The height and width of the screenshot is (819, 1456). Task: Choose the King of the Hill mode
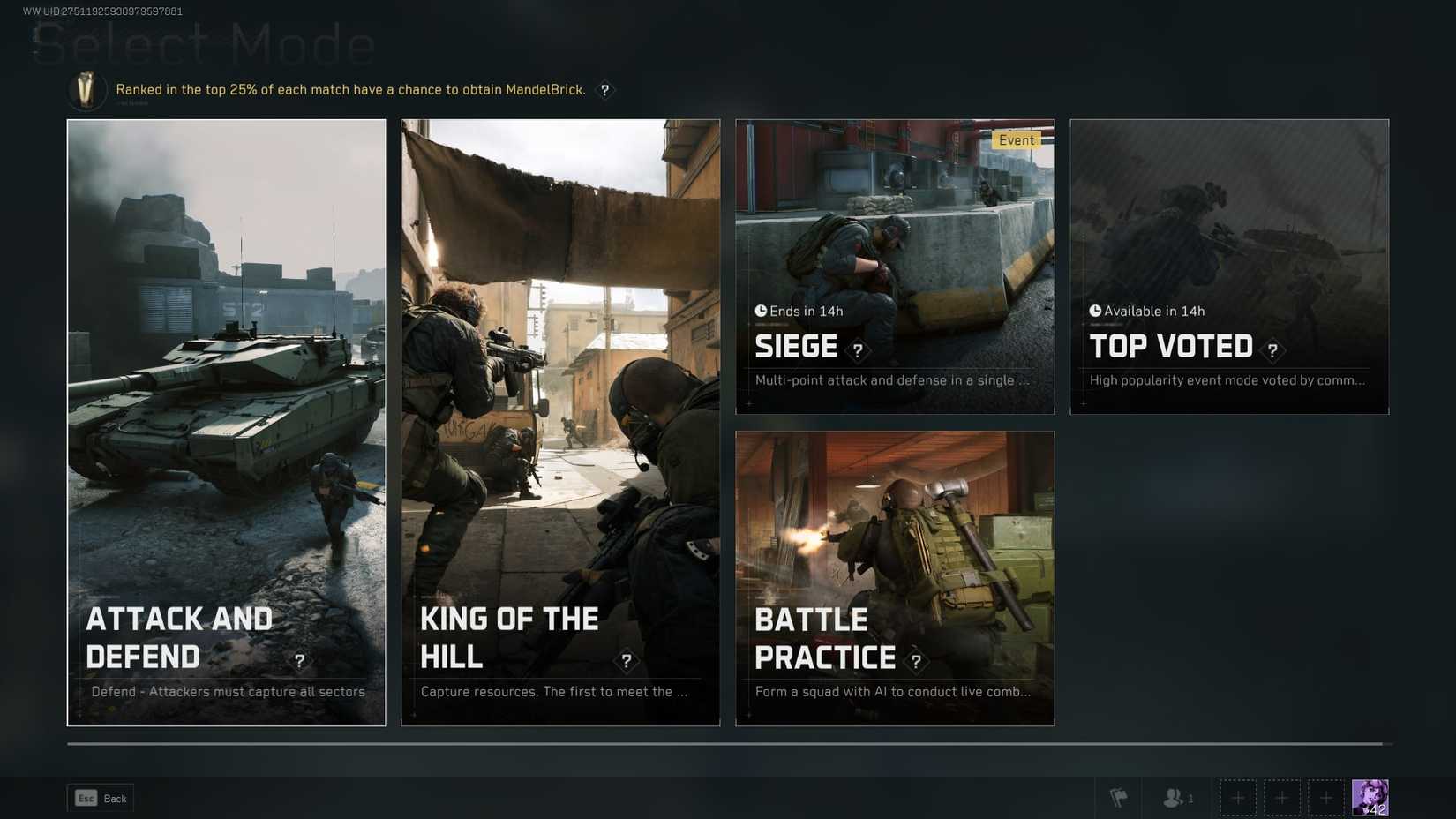560,422
